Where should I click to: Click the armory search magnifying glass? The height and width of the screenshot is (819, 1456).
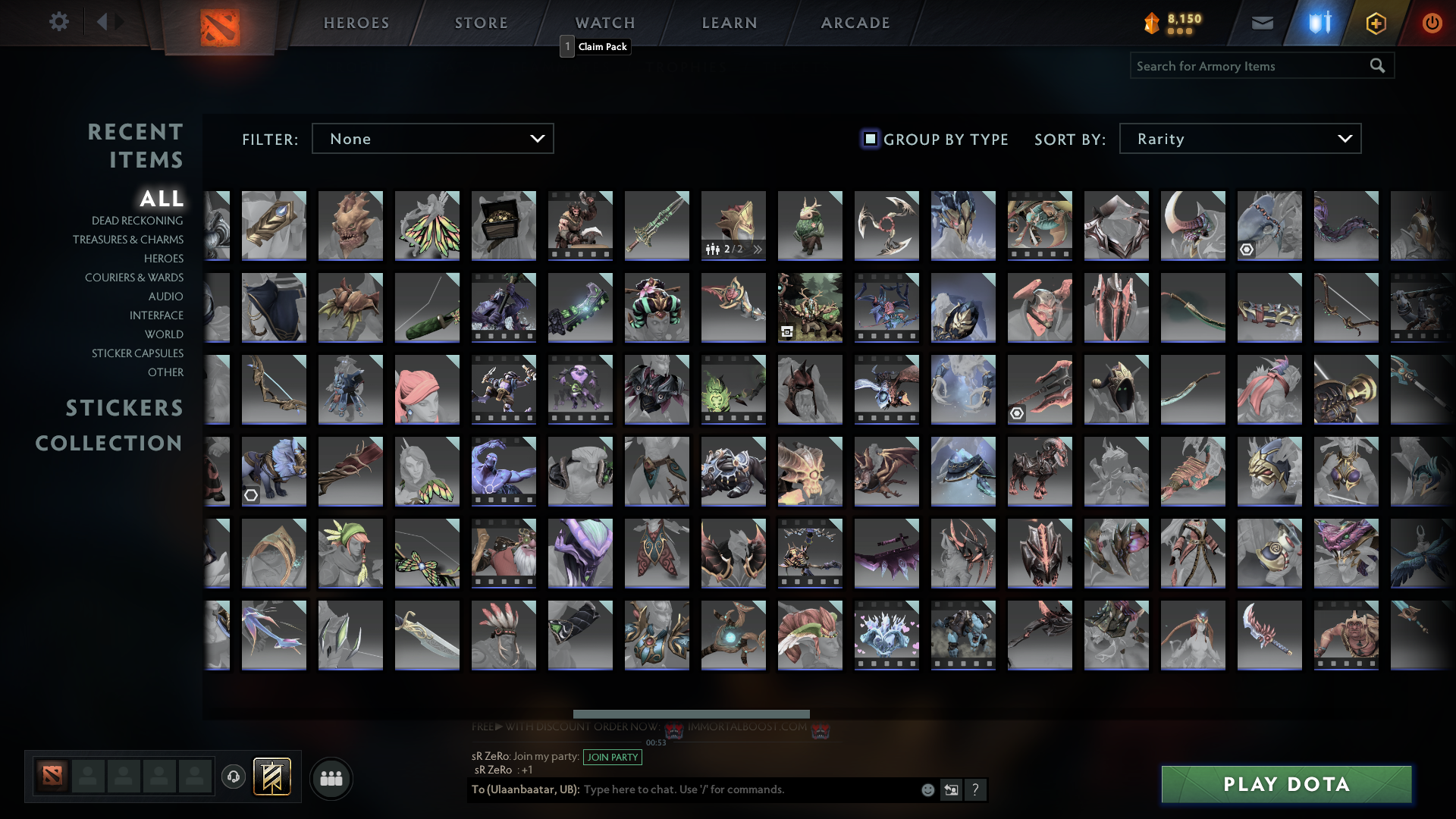[1377, 65]
